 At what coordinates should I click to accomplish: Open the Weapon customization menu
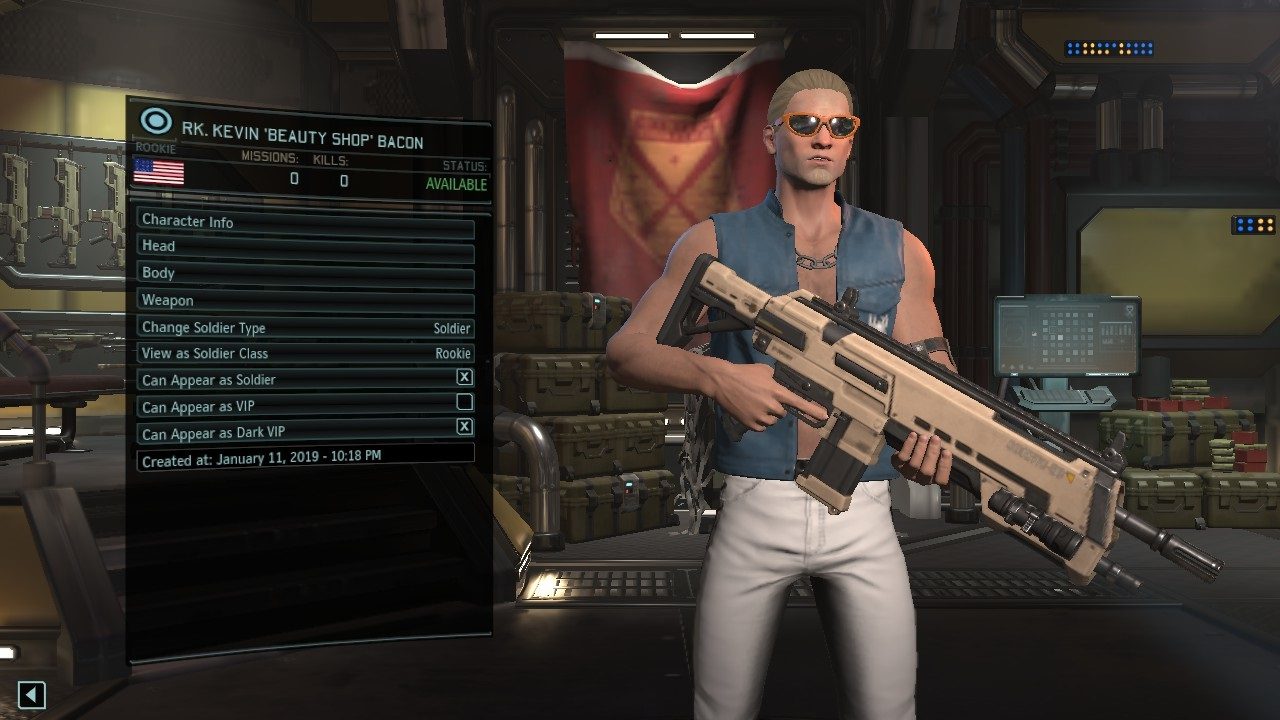point(300,300)
